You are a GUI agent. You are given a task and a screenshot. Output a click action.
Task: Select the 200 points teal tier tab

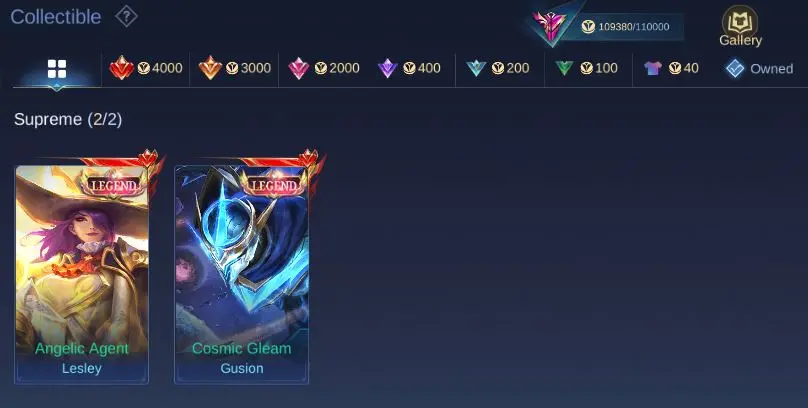[498, 68]
